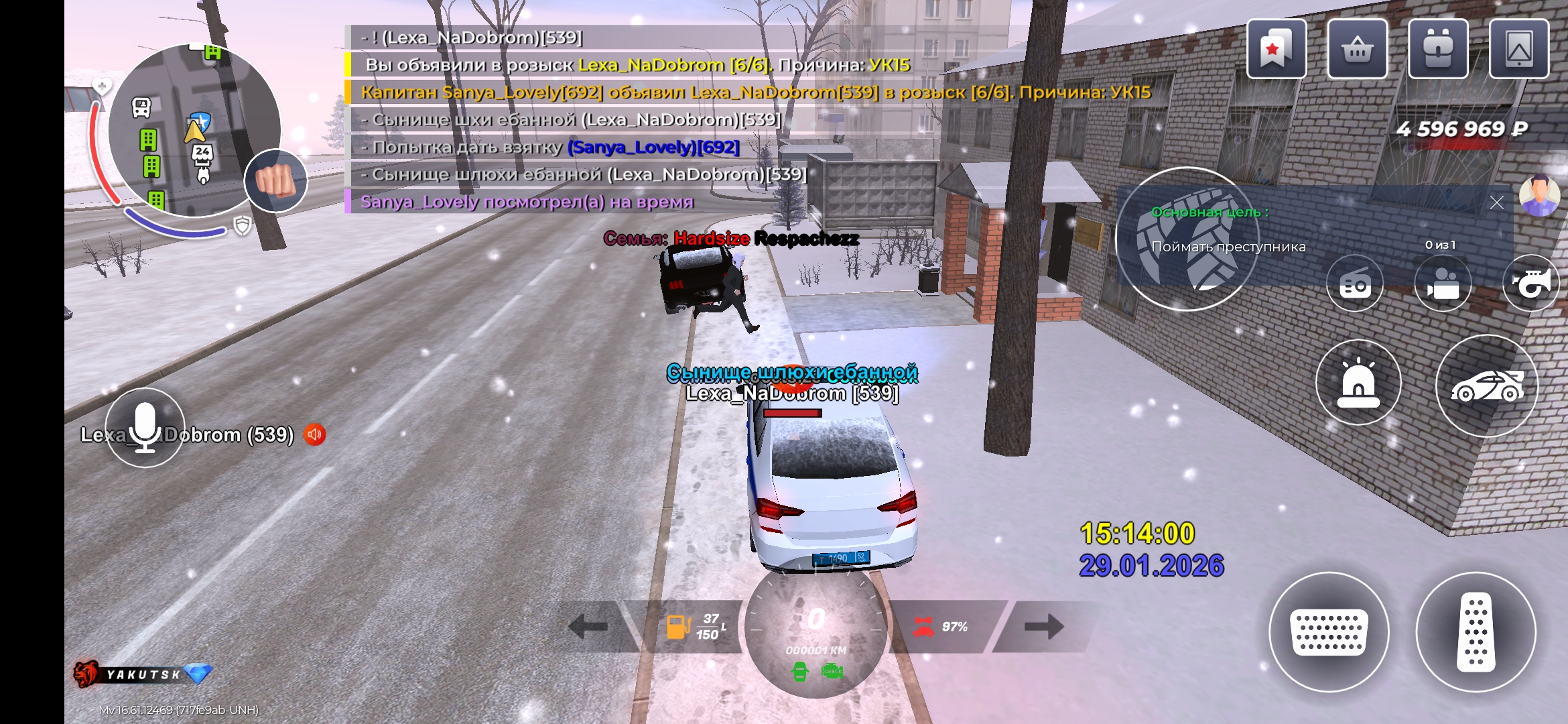Close the main objective panel

coord(1496,202)
